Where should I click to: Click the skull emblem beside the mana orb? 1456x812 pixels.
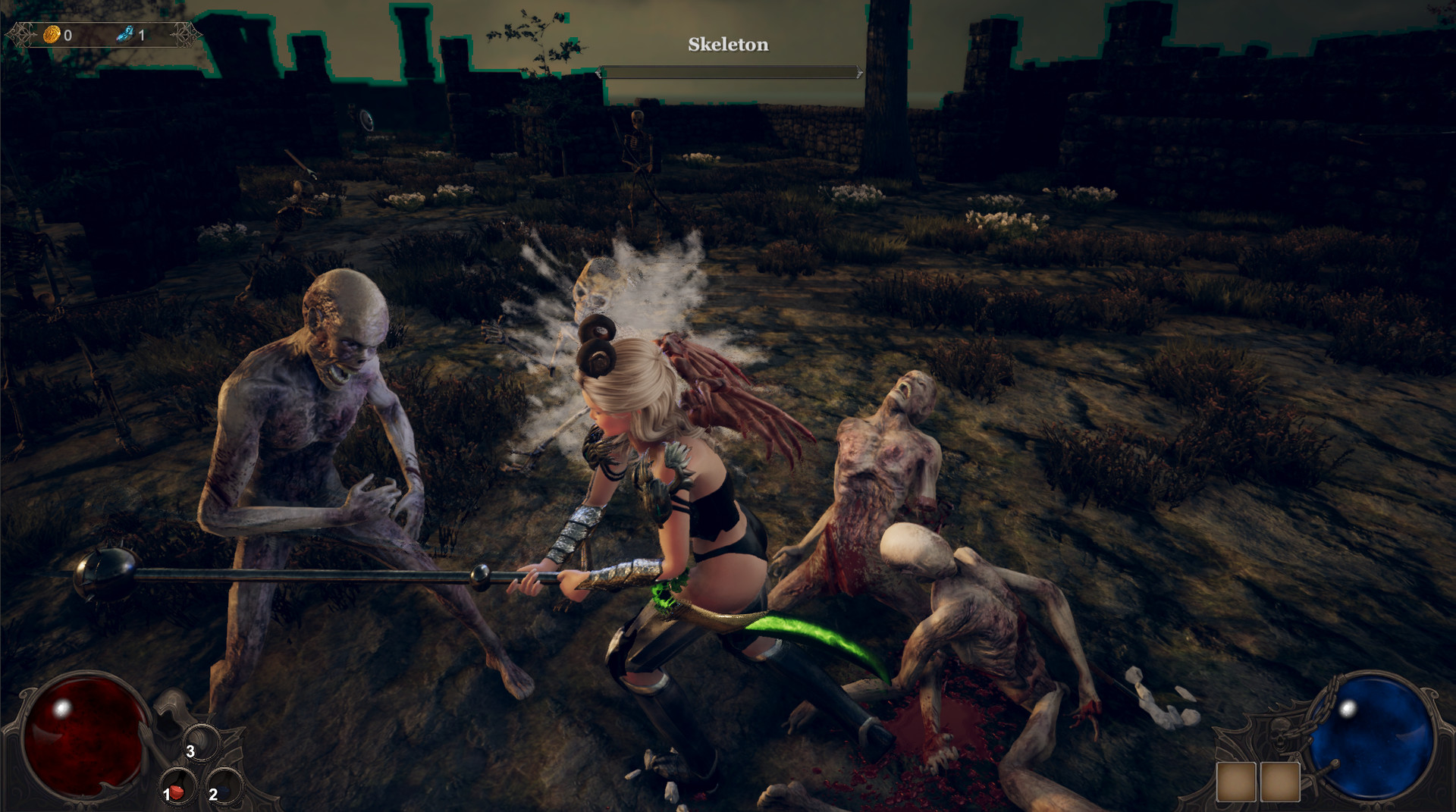pos(1280,735)
